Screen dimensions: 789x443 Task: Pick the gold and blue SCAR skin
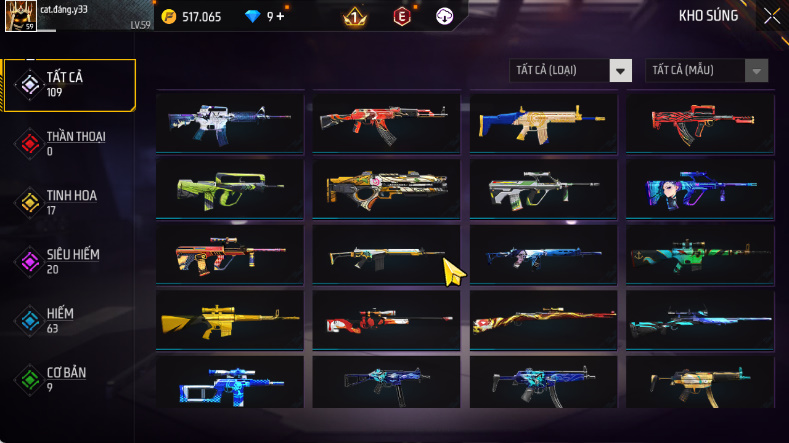pos(543,122)
